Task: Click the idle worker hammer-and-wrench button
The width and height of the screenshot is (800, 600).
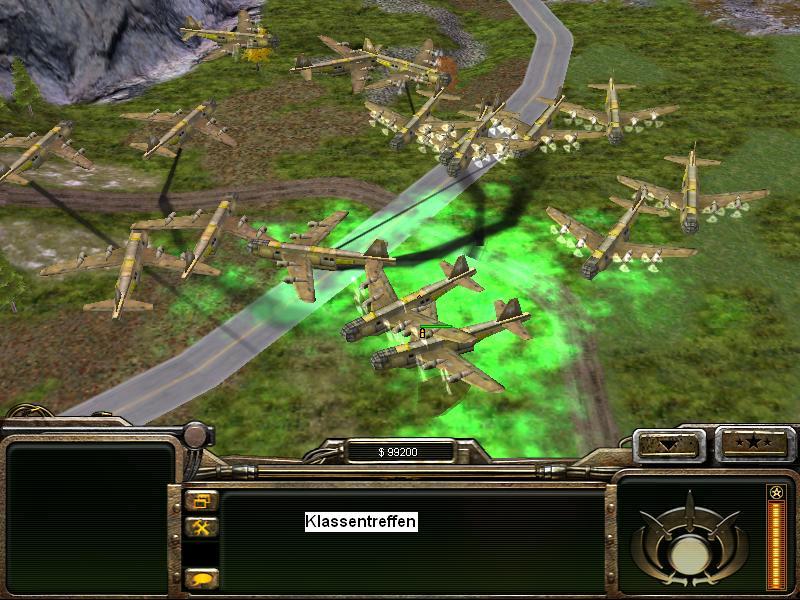Action: [202, 527]
